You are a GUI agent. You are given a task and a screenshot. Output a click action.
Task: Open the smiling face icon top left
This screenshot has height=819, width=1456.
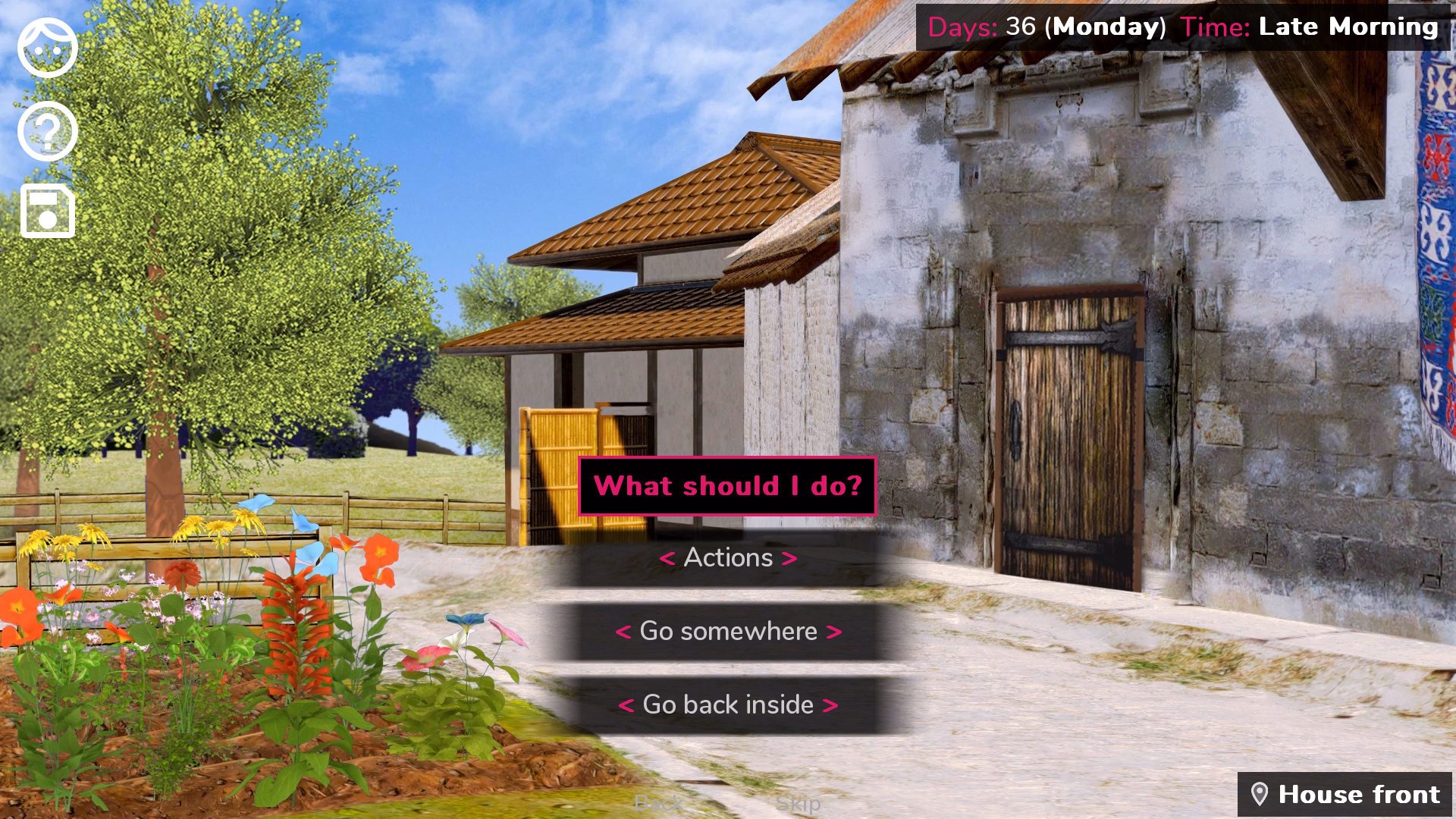pyautogui.click(x=46, y=47)
